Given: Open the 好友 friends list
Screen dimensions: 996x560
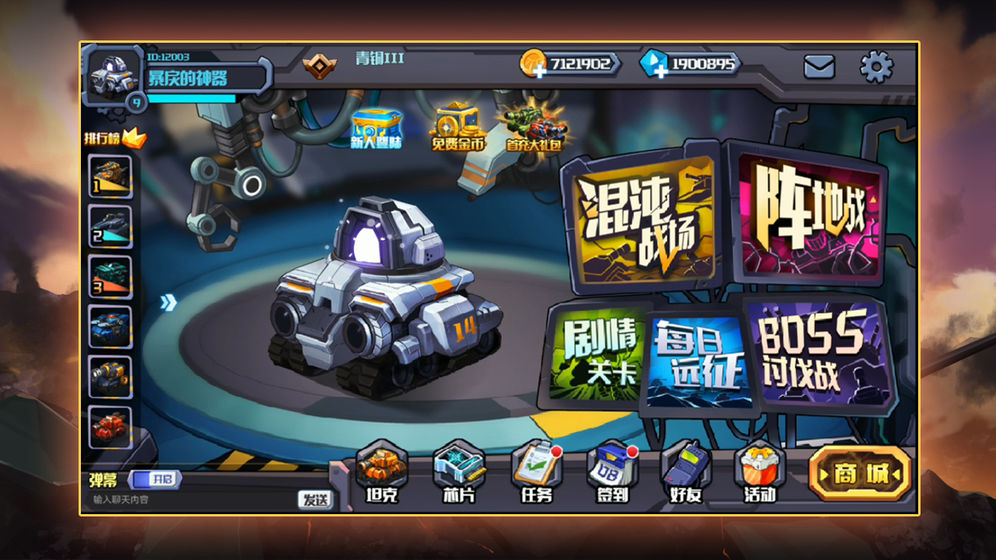Looking at the screenshot, I should pyautogui.click(x=685, y=472).
